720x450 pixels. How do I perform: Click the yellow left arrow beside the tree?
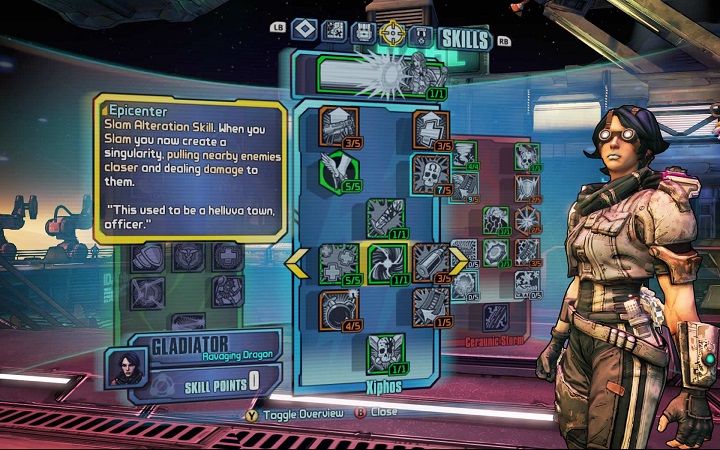(x=298, y=262)
